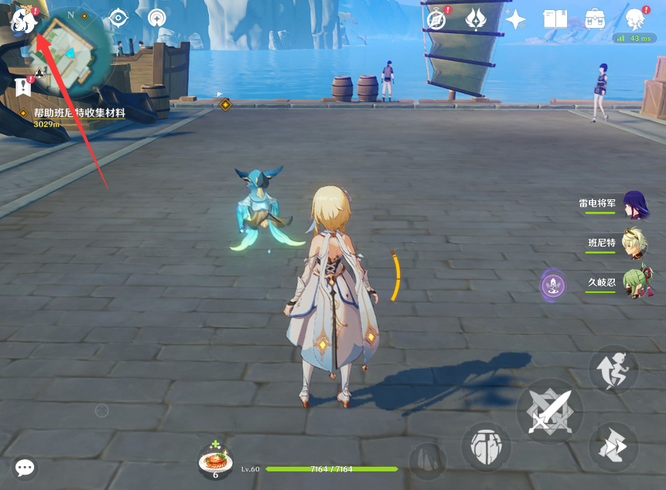Open the Paimon main menu
666x490 pixels.
(x=22, y=19)
